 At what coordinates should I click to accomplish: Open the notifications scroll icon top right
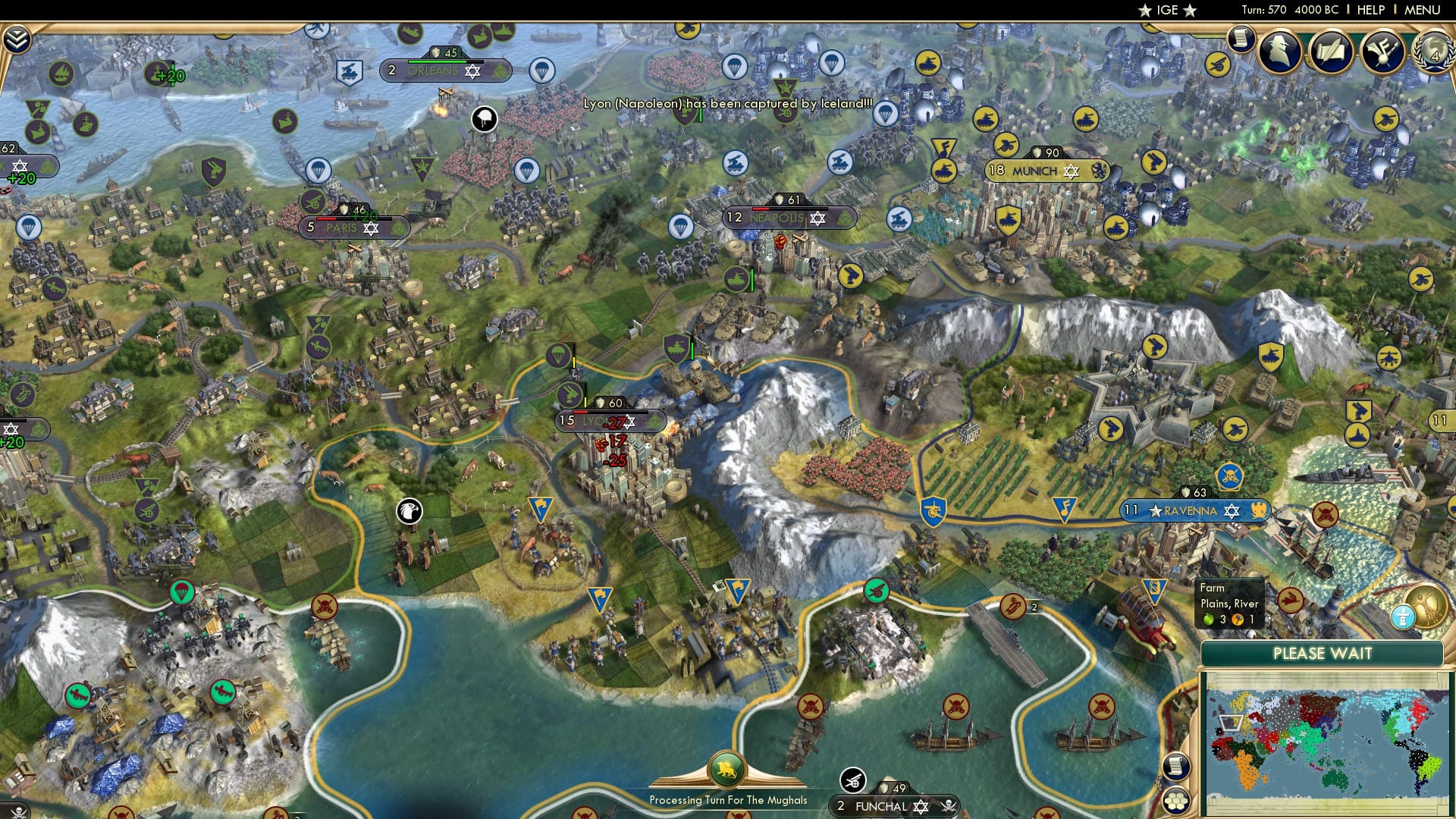[x=1241, y=36]
